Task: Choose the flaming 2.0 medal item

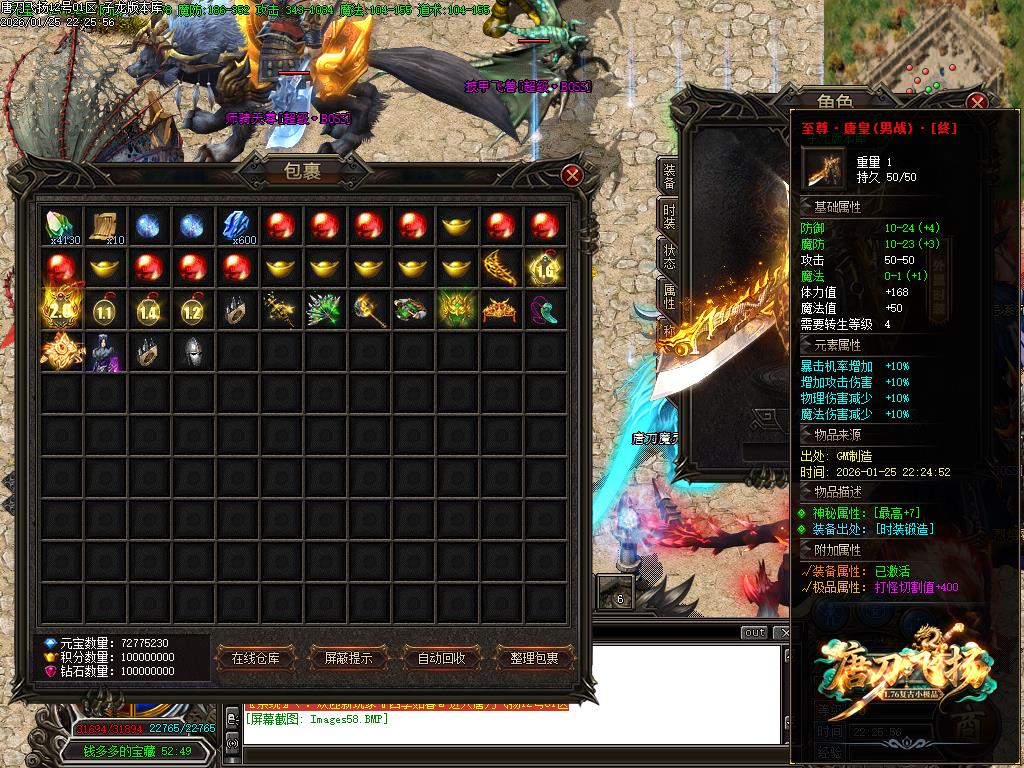Action: [62, 310]
